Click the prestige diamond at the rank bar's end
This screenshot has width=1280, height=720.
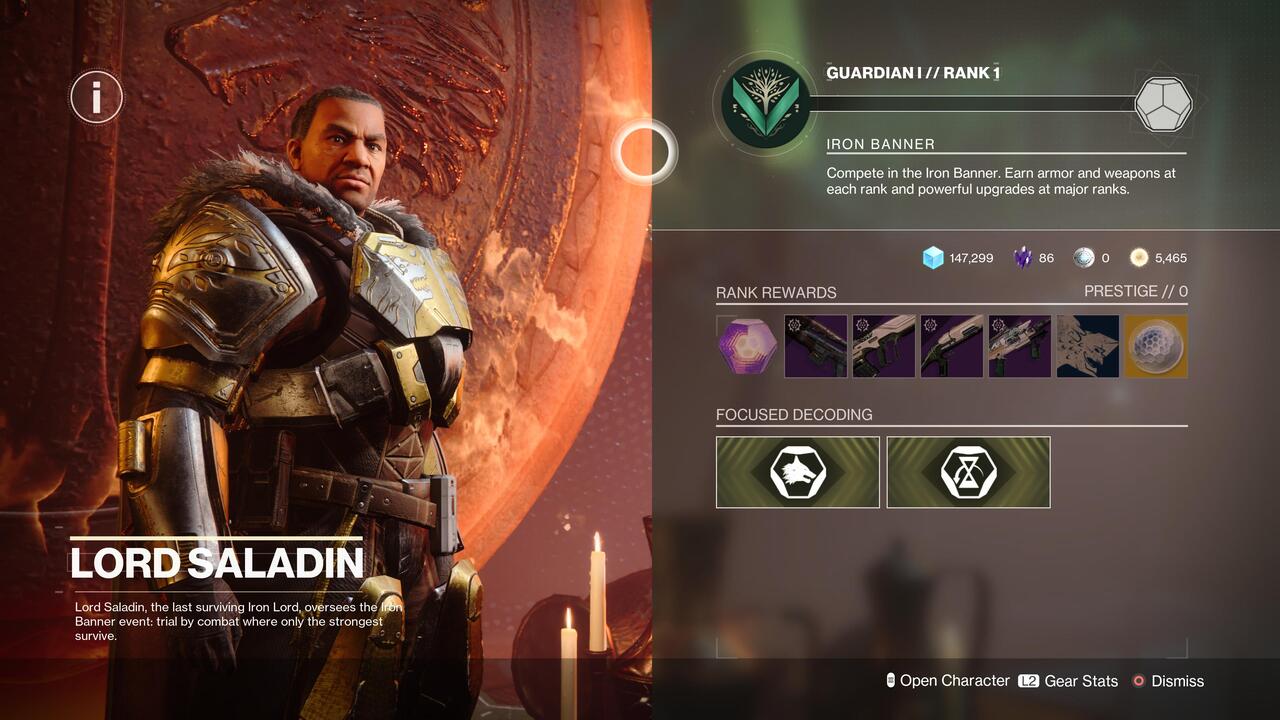click(1163, 101)
